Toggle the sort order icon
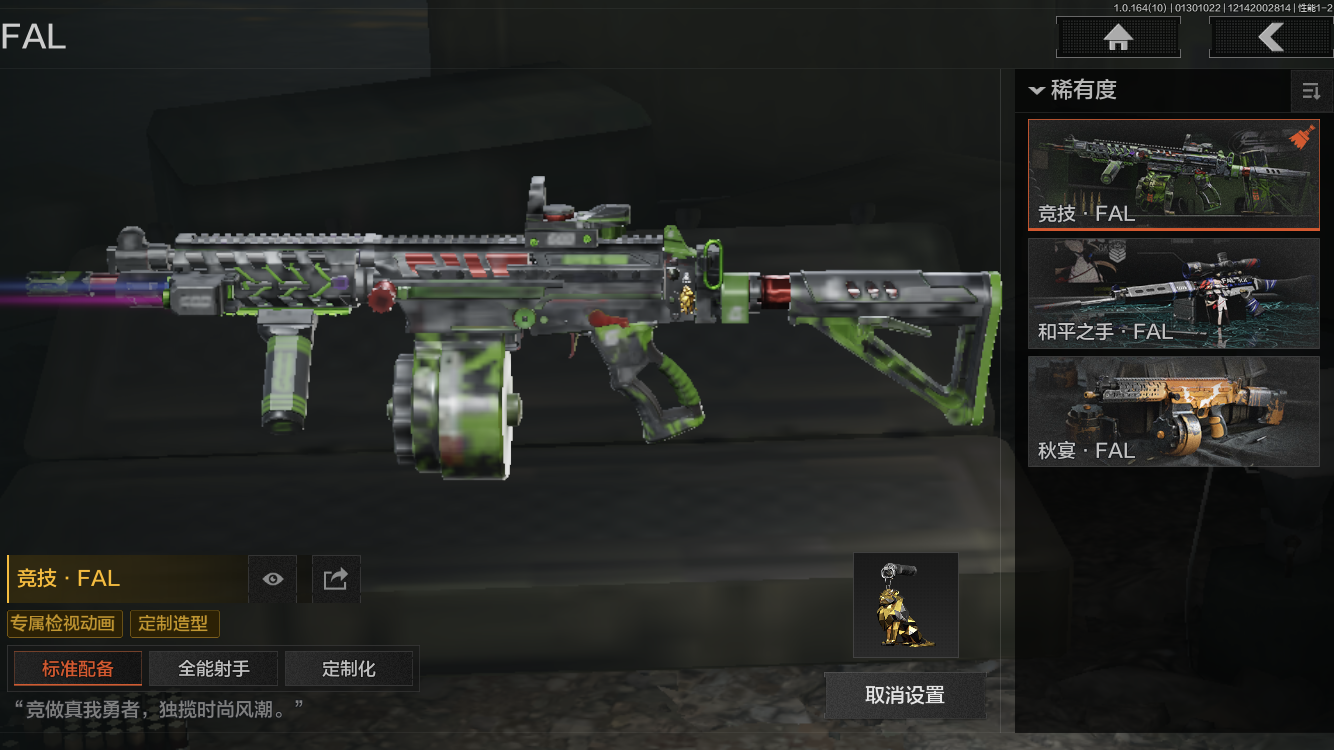The width and height of the screenshot is (1334, 750). pos(1311,92)
